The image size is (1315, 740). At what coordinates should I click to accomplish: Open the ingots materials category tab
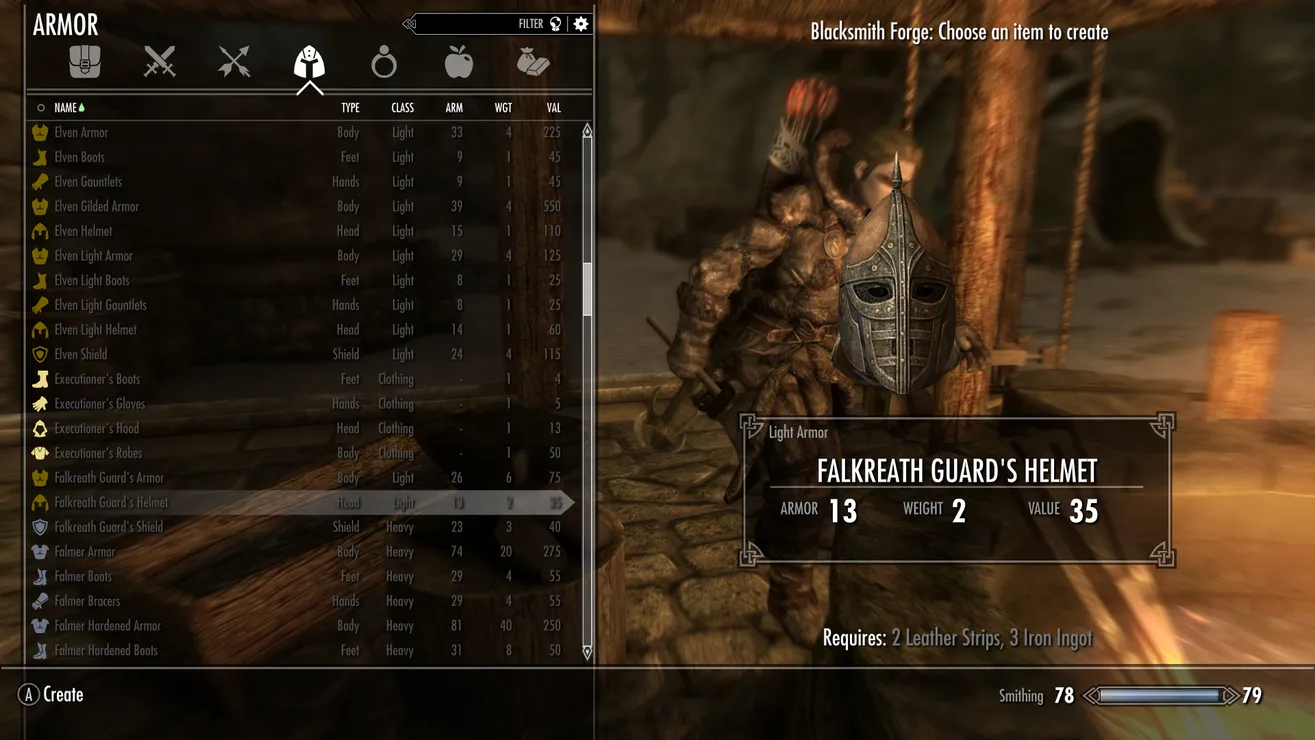533,63
